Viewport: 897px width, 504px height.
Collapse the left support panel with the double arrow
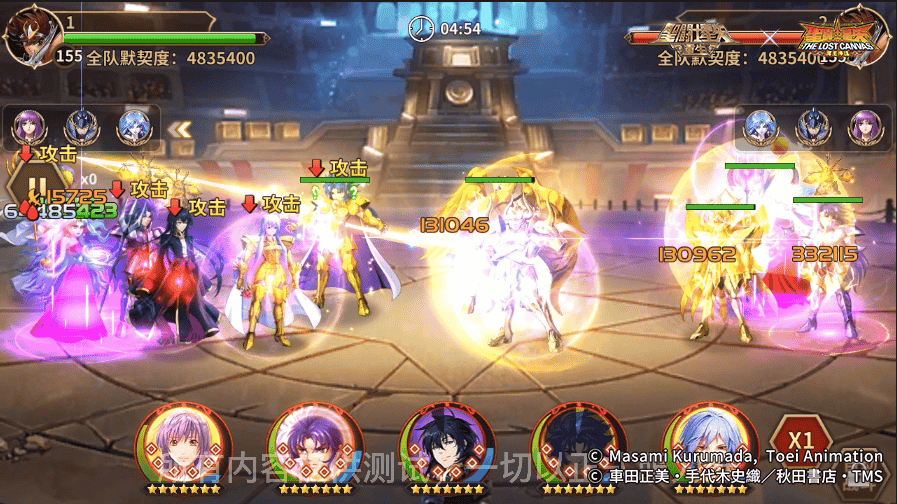(x=180, y=129)
